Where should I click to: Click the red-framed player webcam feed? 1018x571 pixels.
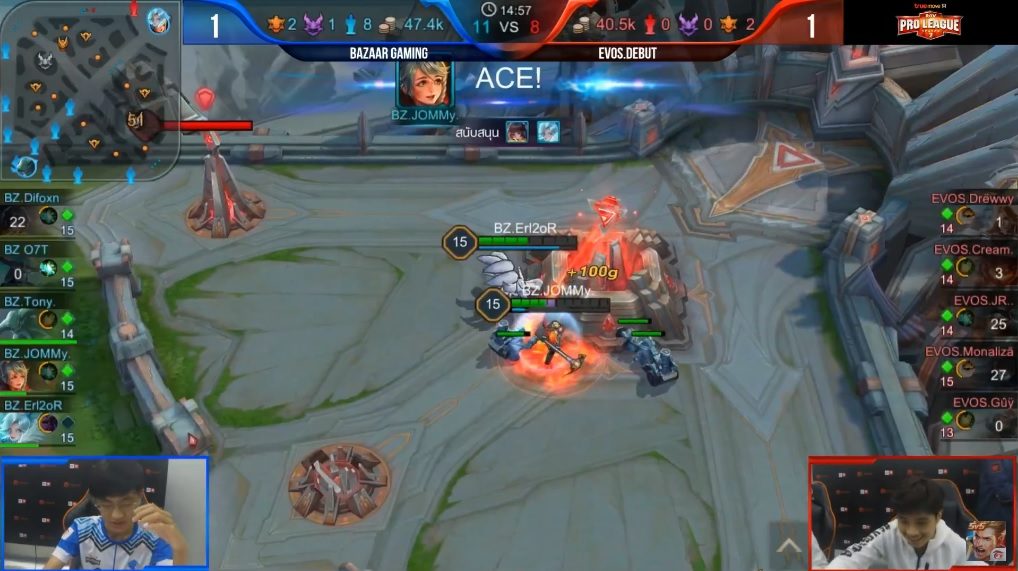click(x=912, y=514)
